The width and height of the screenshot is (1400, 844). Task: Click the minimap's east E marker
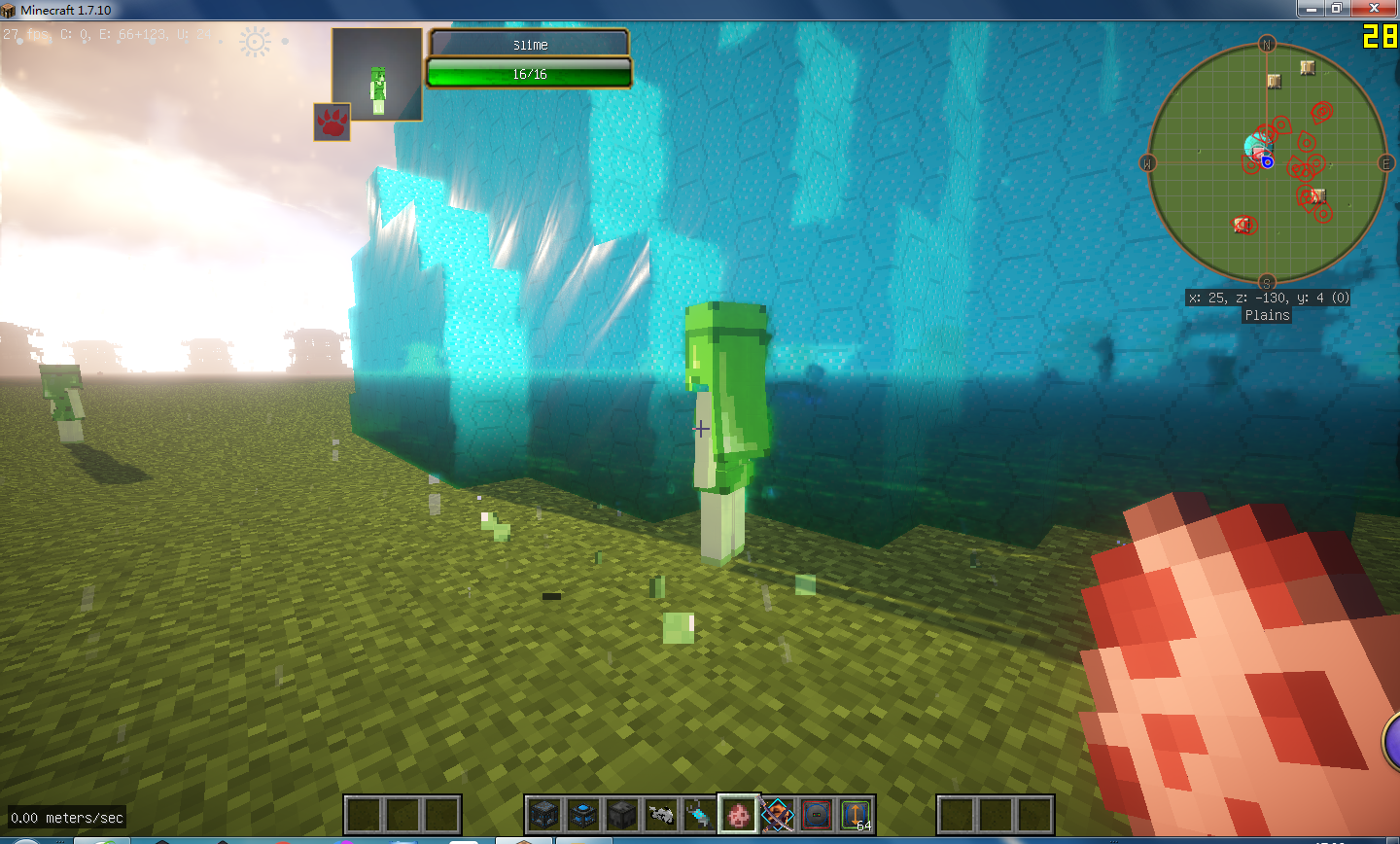coord(1386,163)
